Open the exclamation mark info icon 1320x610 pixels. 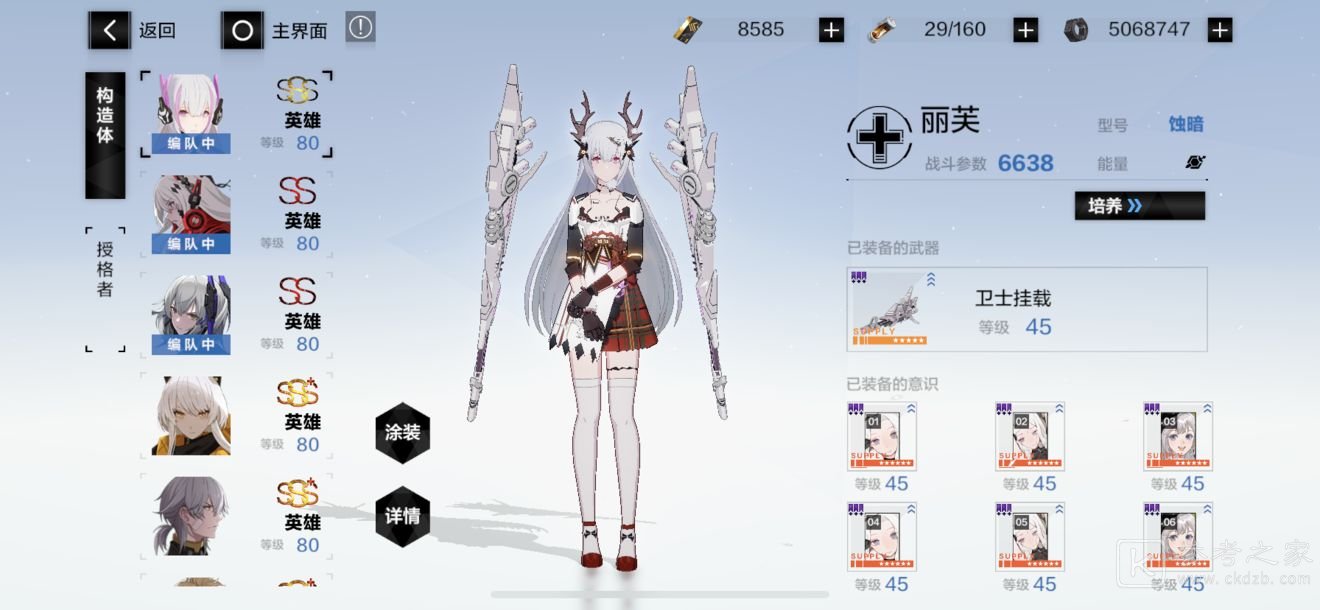pos(360,28)
